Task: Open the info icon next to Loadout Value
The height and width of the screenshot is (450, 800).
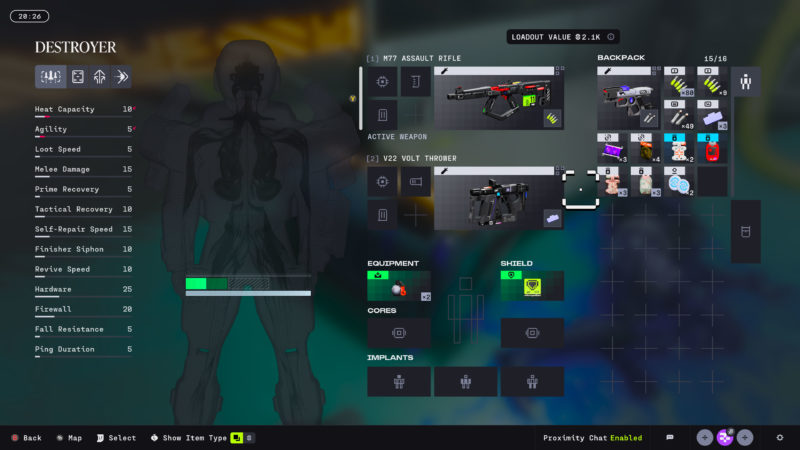Action: [x=611, y=37]
